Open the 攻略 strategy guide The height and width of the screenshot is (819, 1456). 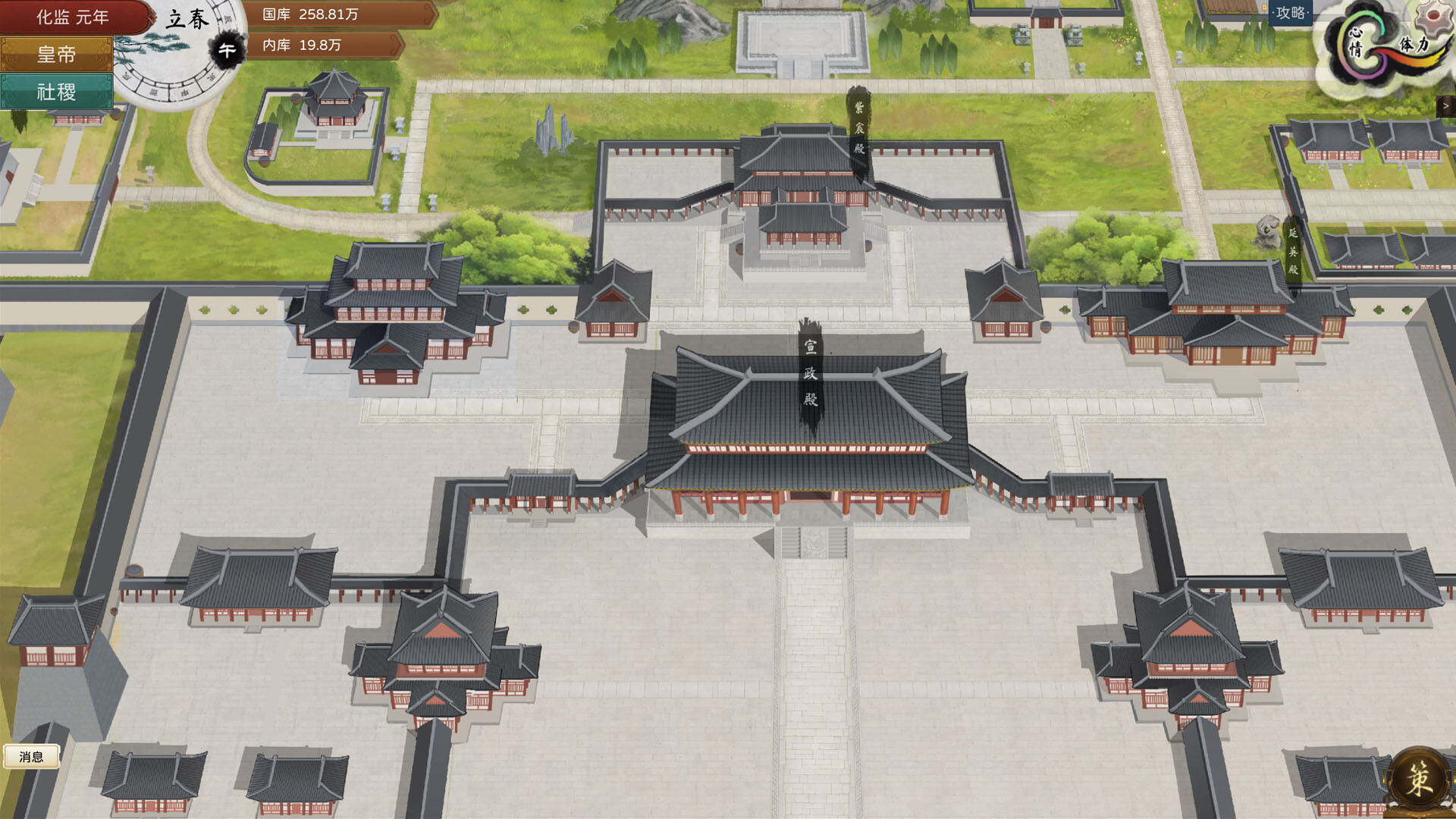[x=1291, y=13]
